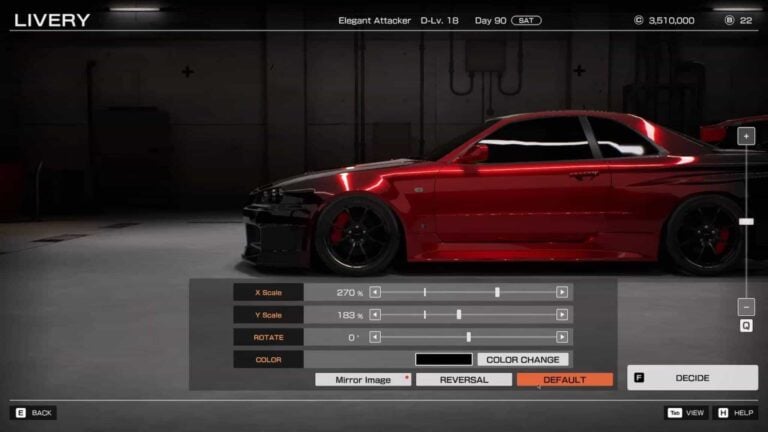Decrease X Scale with left arrow
The image size is (768, 432).
coord(375,292)
